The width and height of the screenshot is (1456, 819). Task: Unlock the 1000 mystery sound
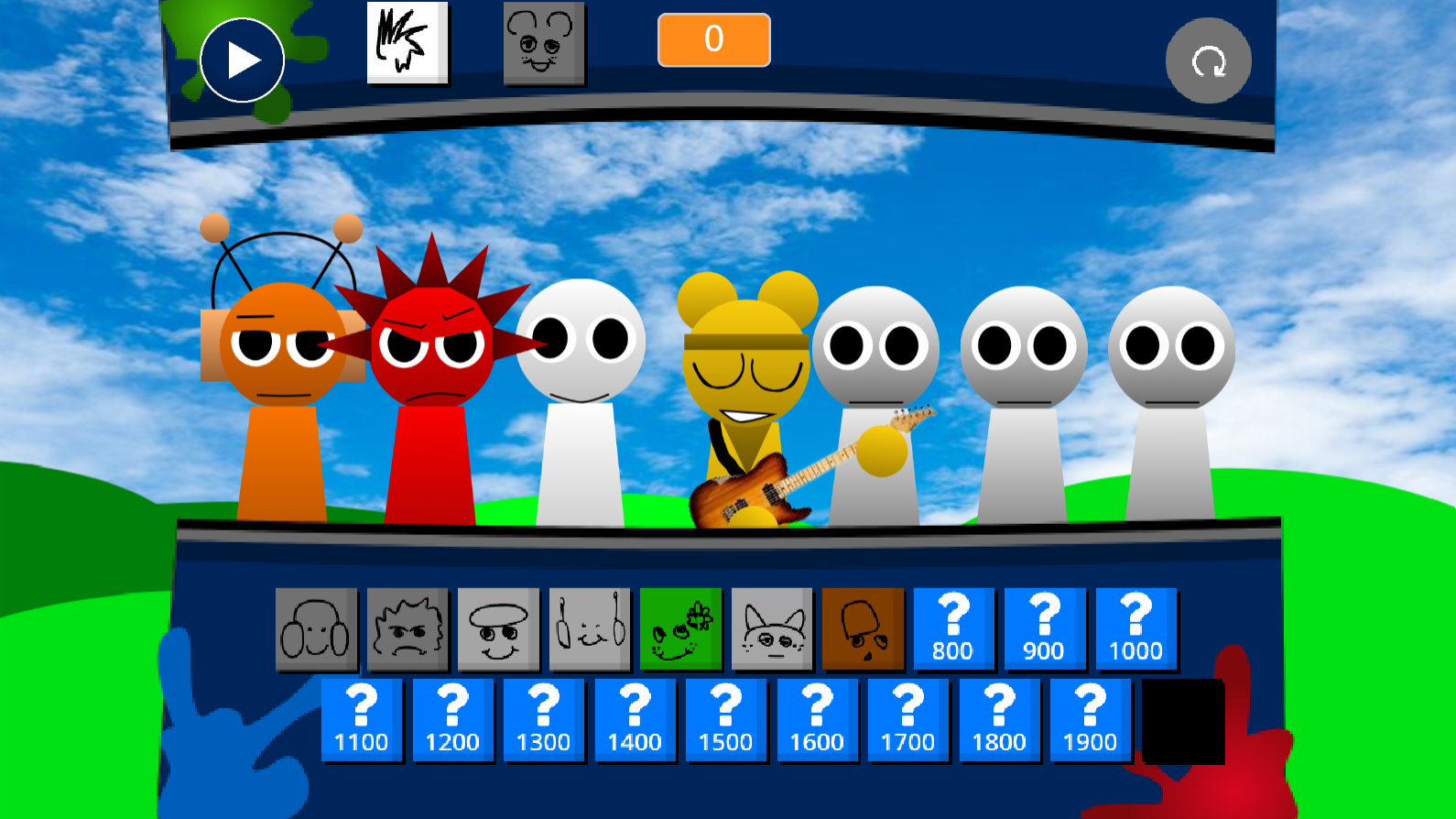point(1135,628)
